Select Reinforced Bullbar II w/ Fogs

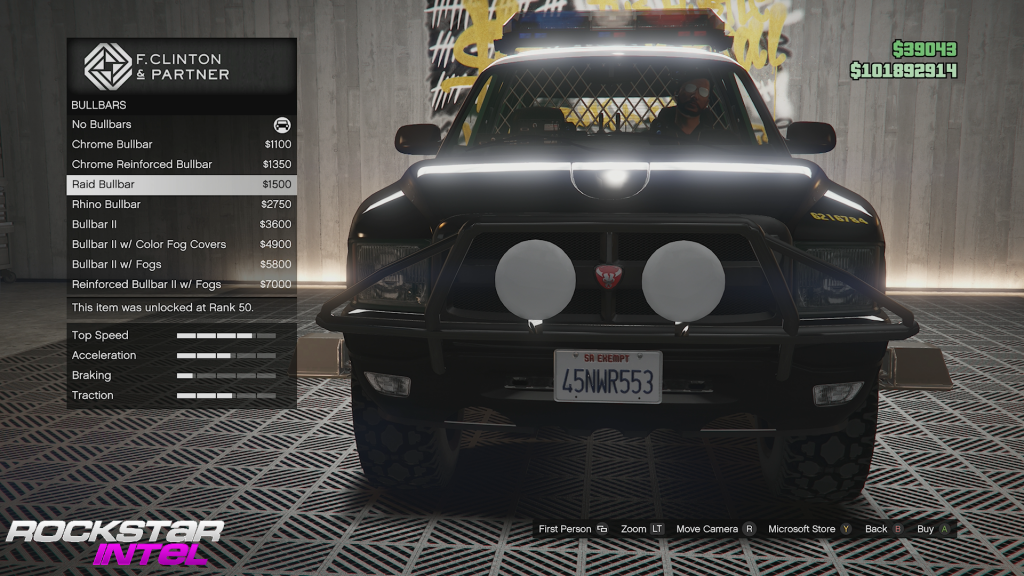181,284
